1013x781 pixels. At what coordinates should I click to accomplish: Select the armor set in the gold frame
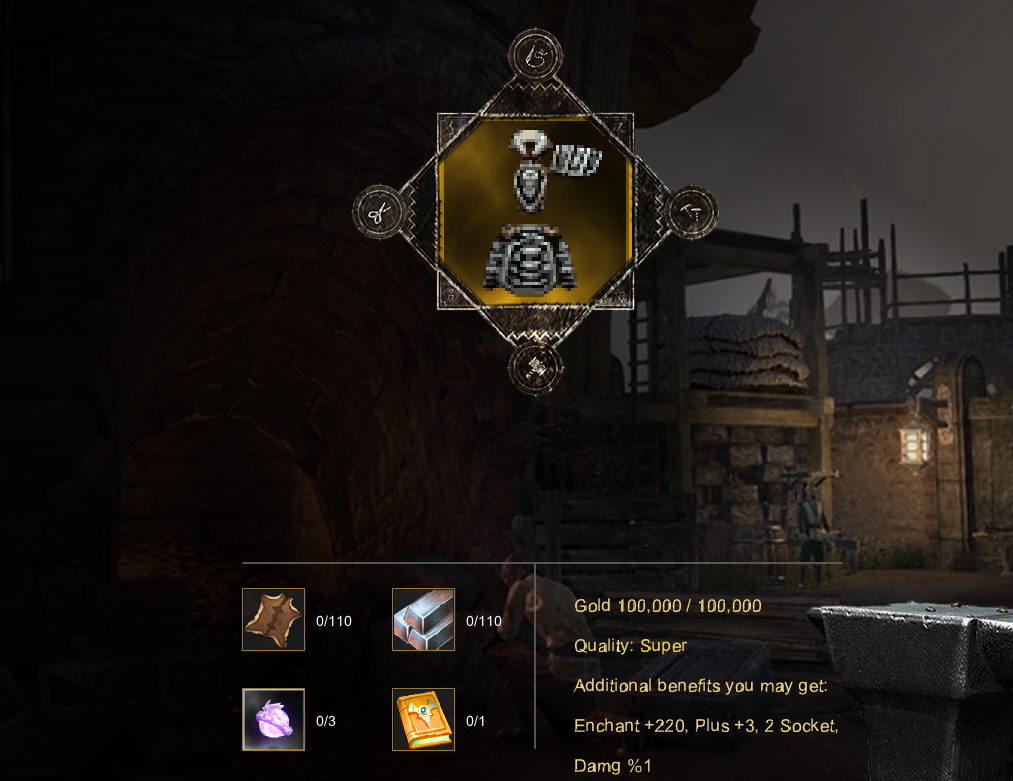coord(535,212)
